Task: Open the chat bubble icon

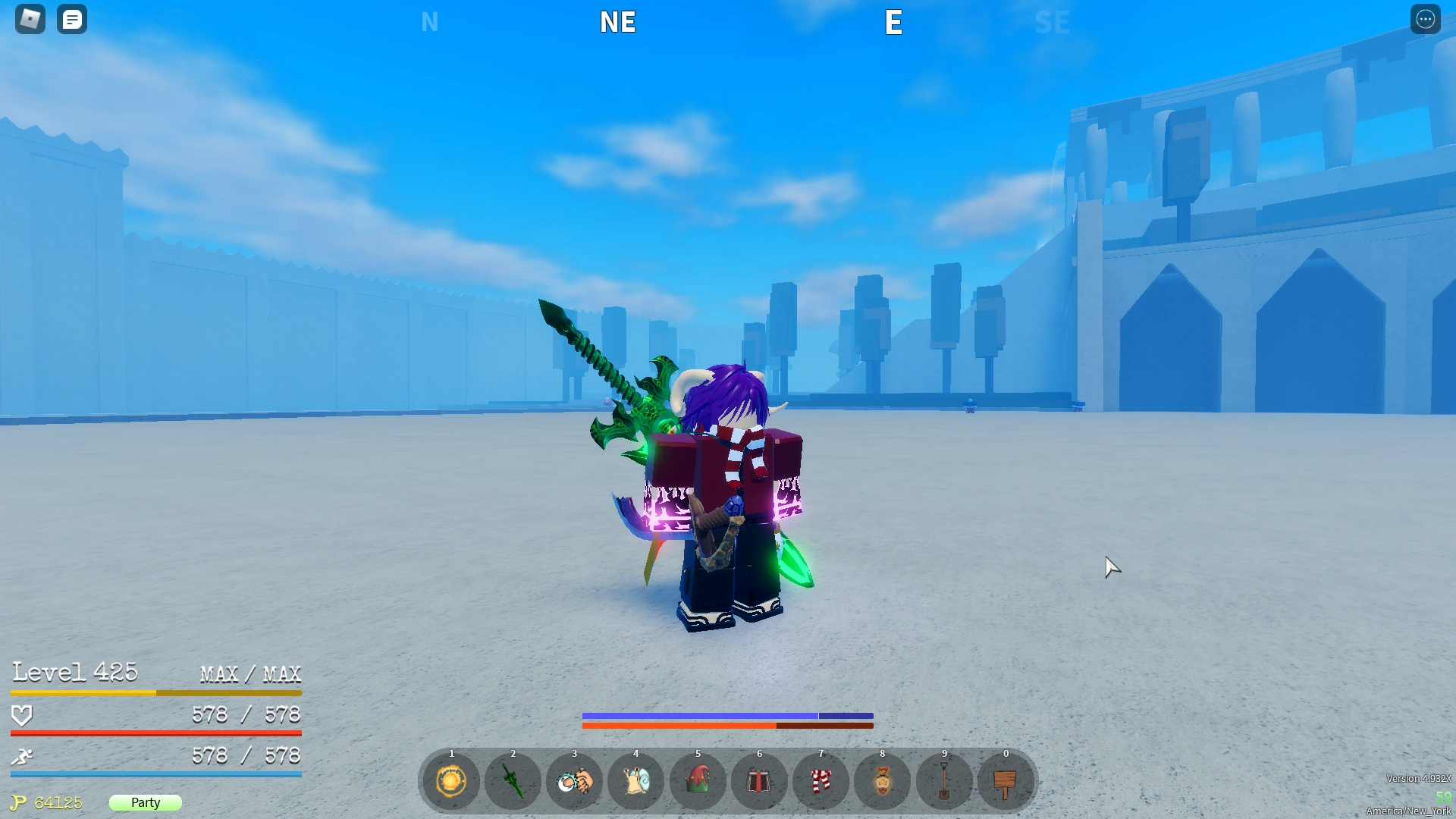Action: tap(72, 19)
